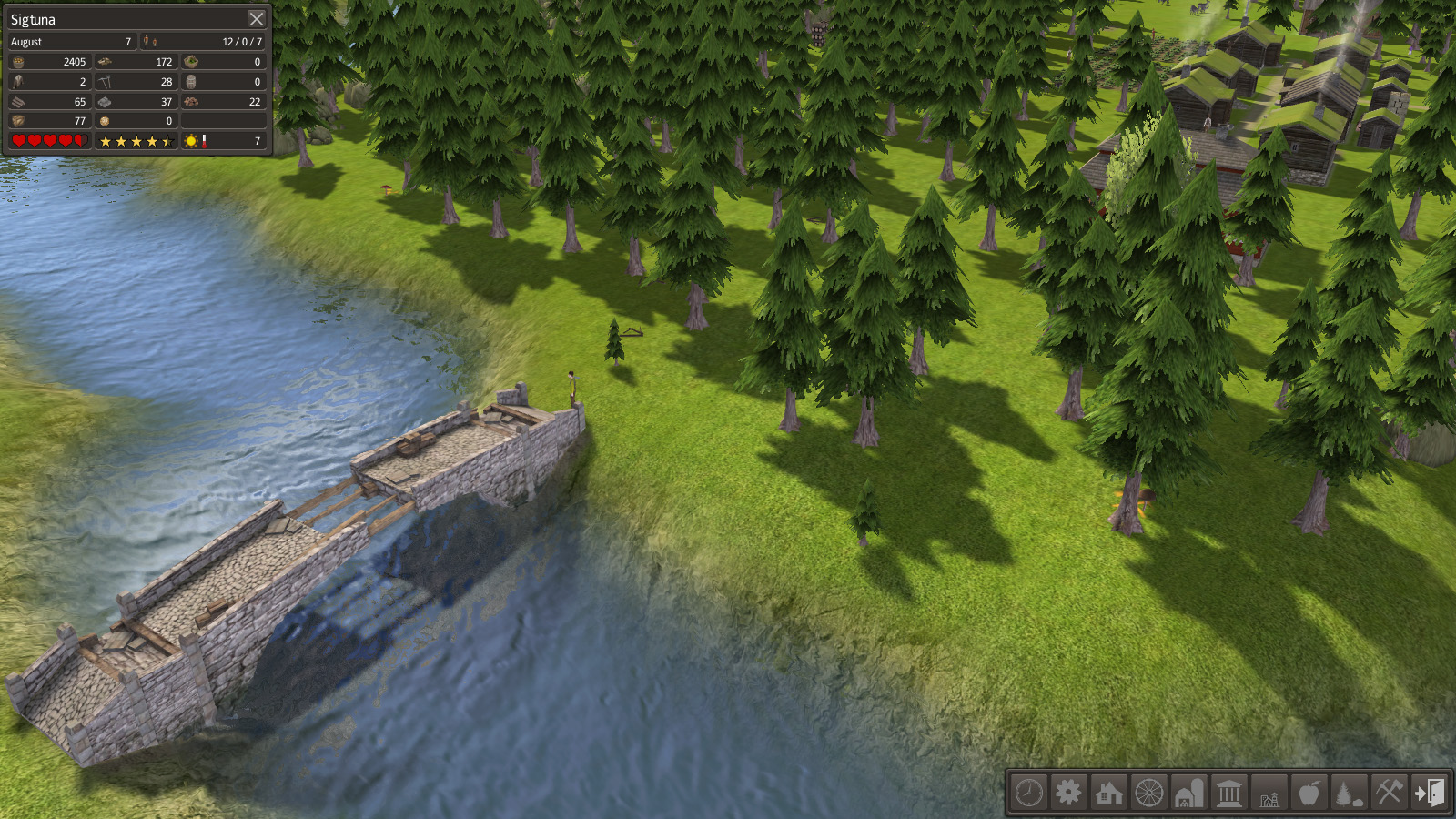This screenshot has height=819, width=1456.
Task: Show the small town buildings toolbar menu
Action: click(x=1269, y=793)
